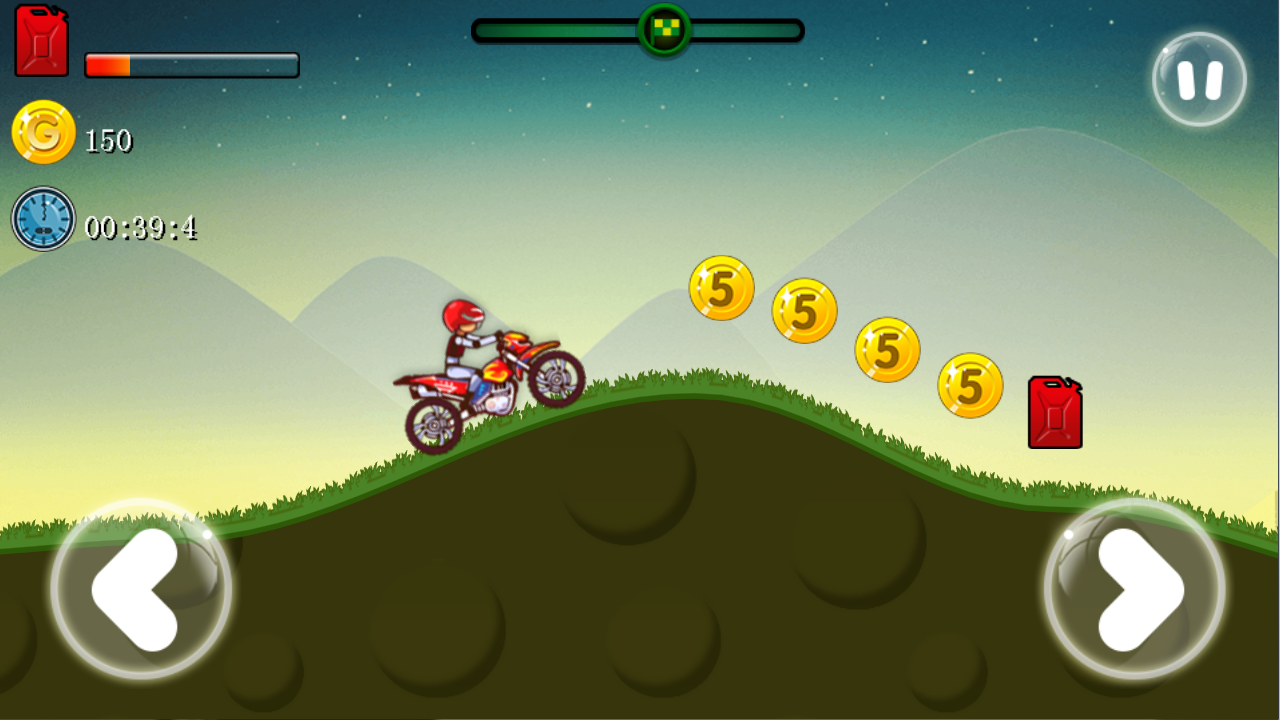The height and width of the screenshot is (720, 1280).
Task: Click the fuel gauge bar
Action: point(190,63)
